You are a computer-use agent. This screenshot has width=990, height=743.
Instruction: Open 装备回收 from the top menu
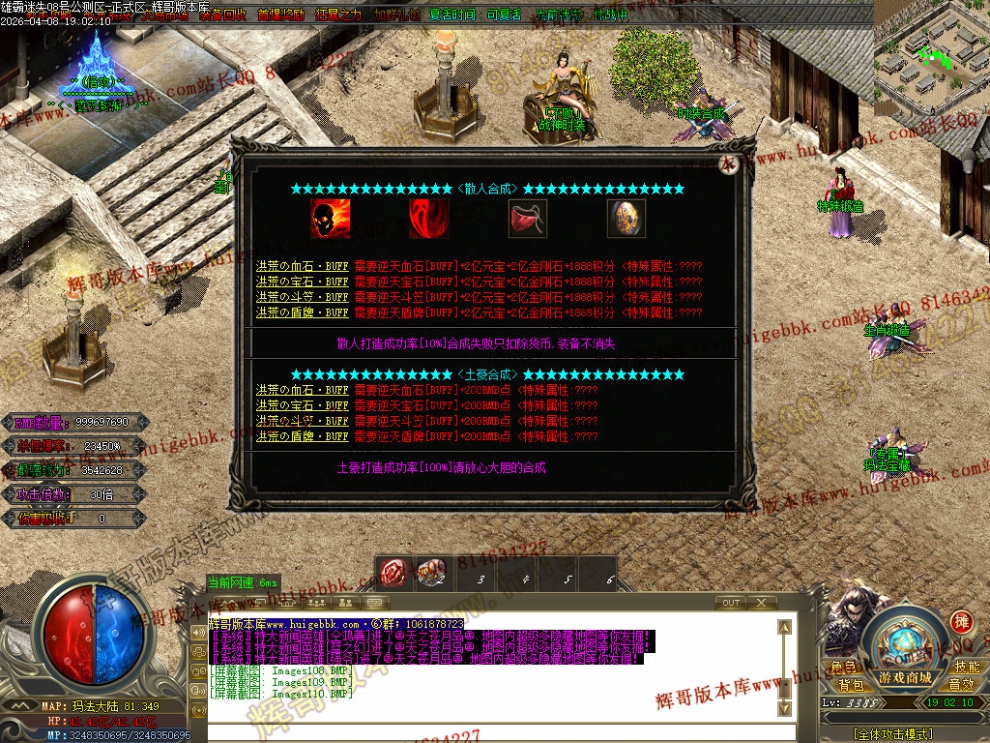[222, 15]
